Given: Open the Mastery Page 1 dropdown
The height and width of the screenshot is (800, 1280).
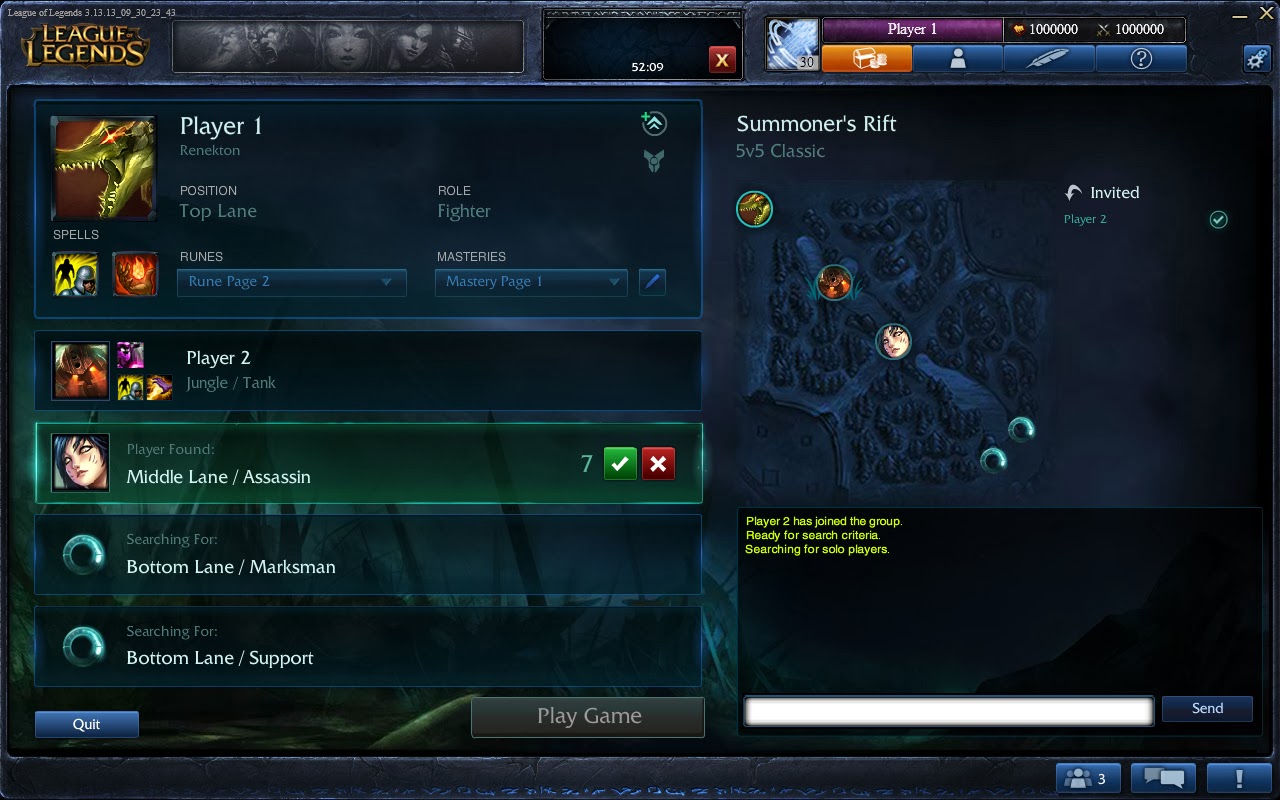Looking at the screenshot, I should (531, 282).
